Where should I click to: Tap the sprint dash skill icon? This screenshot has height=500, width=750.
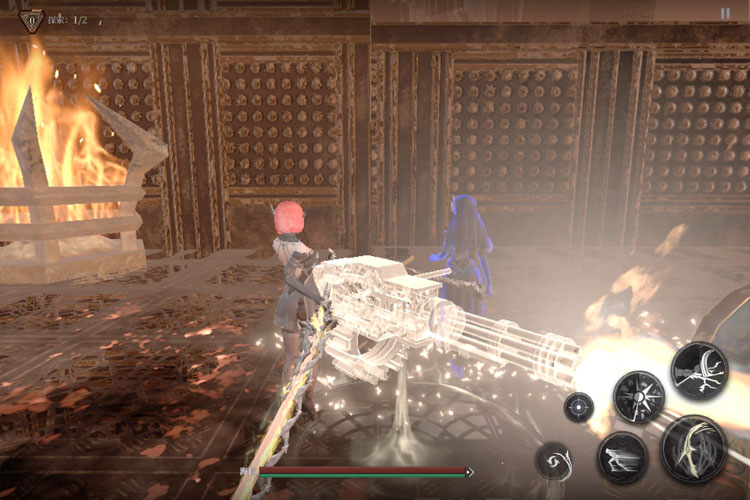[x=622, y=458]
